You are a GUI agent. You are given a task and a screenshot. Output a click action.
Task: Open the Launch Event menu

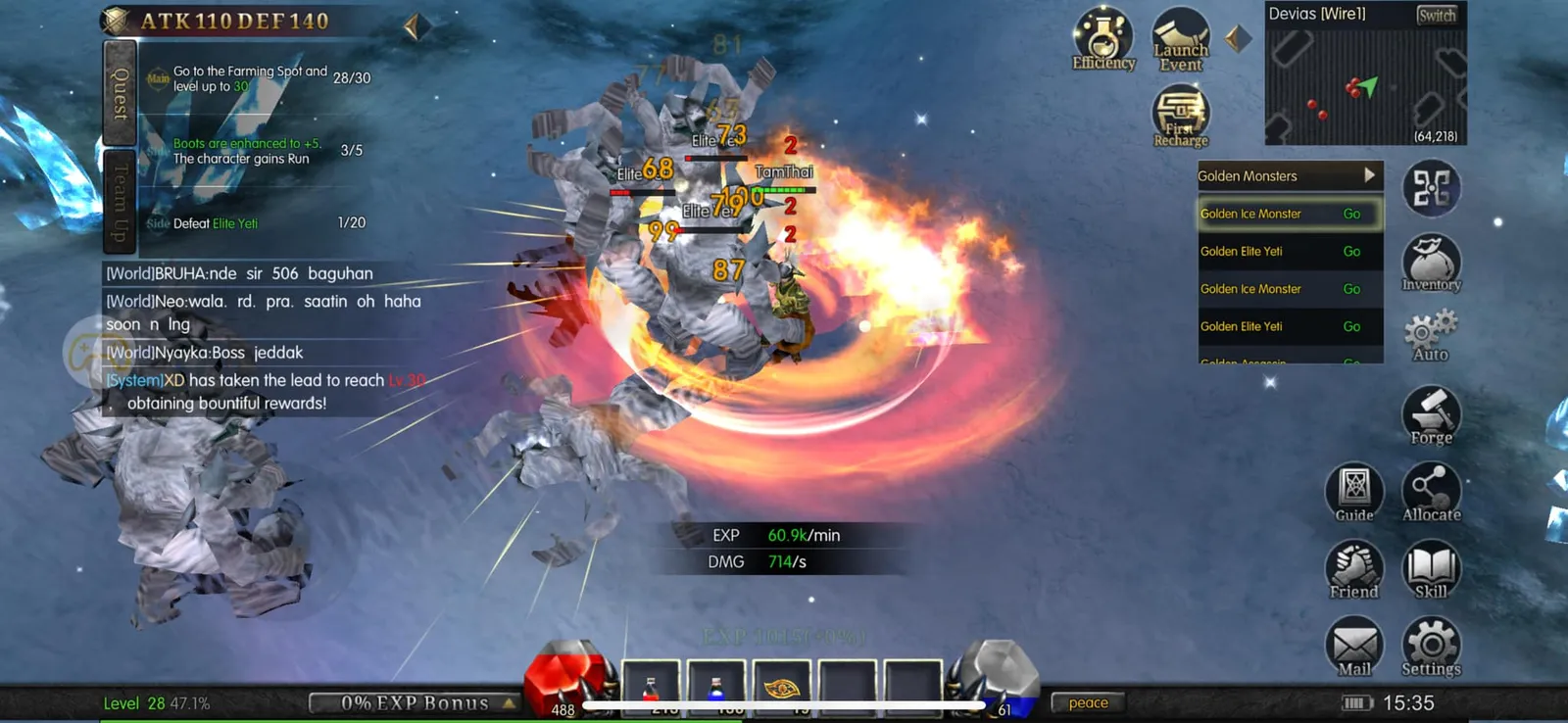coord(1180,41)
